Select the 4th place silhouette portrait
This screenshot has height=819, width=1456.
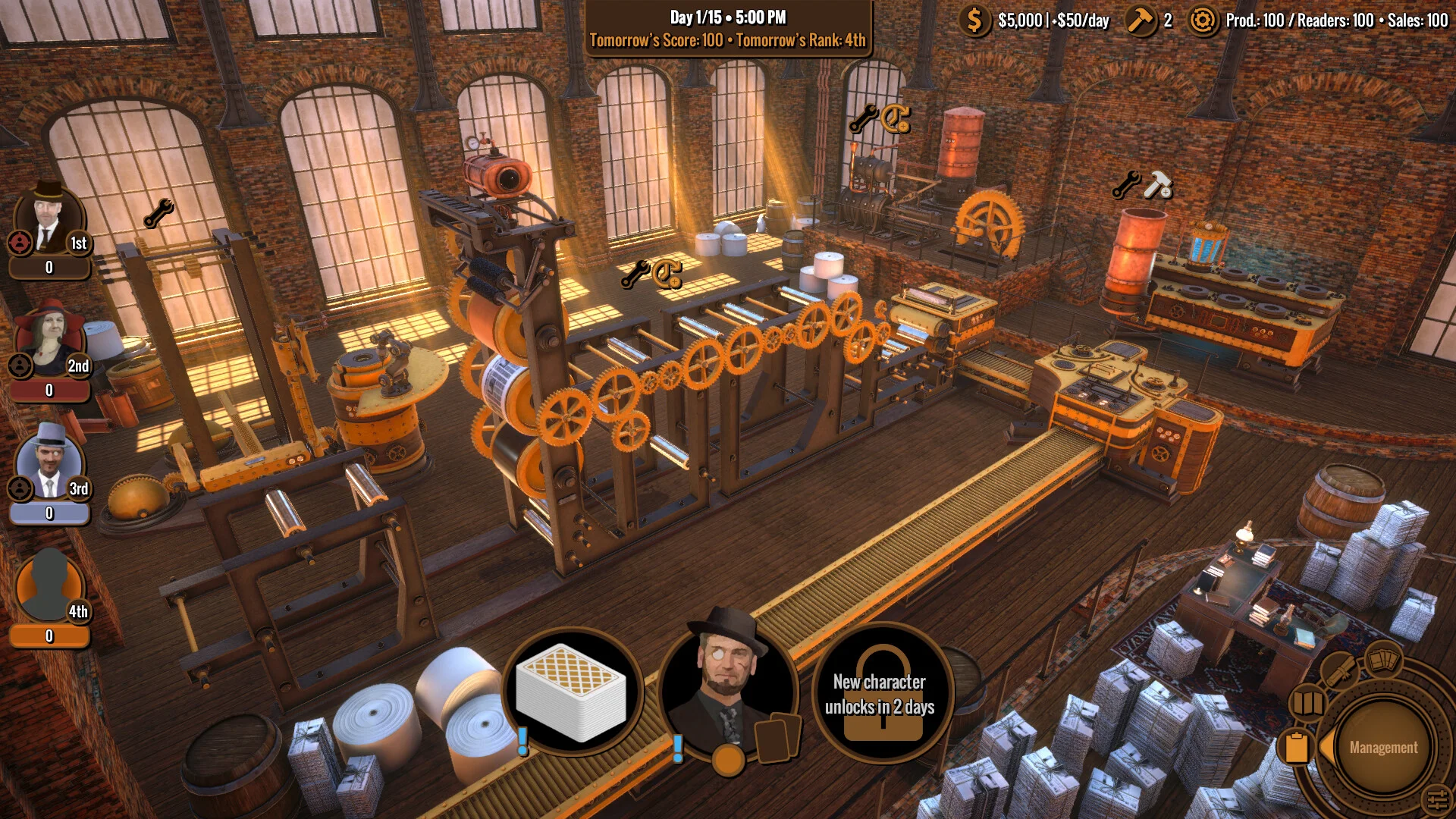49,588
